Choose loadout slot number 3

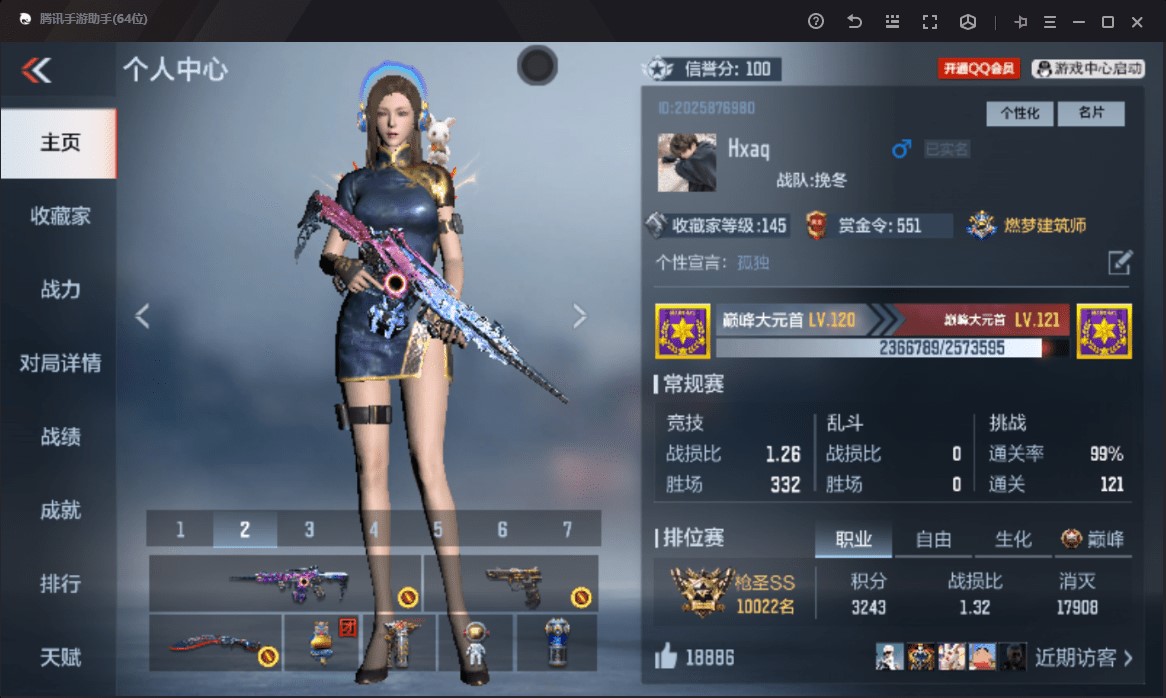pos(309,529)
